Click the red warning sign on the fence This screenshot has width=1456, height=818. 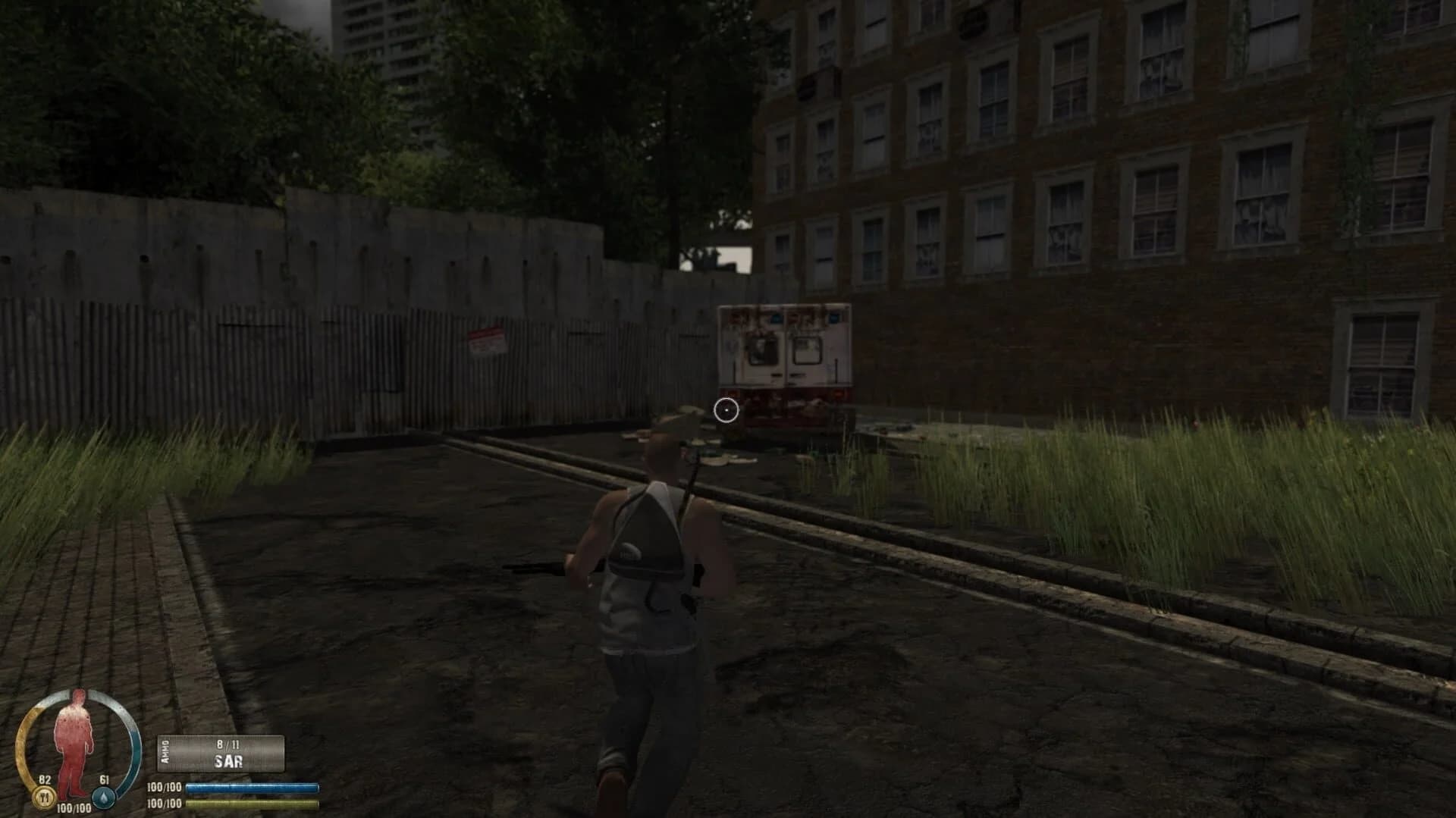(x=485, y=343)
